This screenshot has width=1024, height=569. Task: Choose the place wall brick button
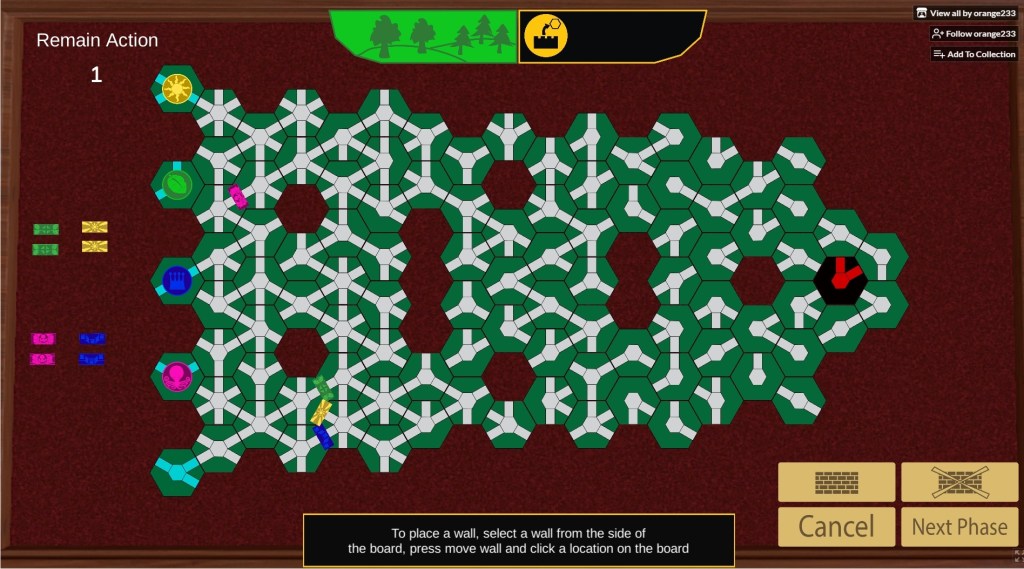coord(836,482)
